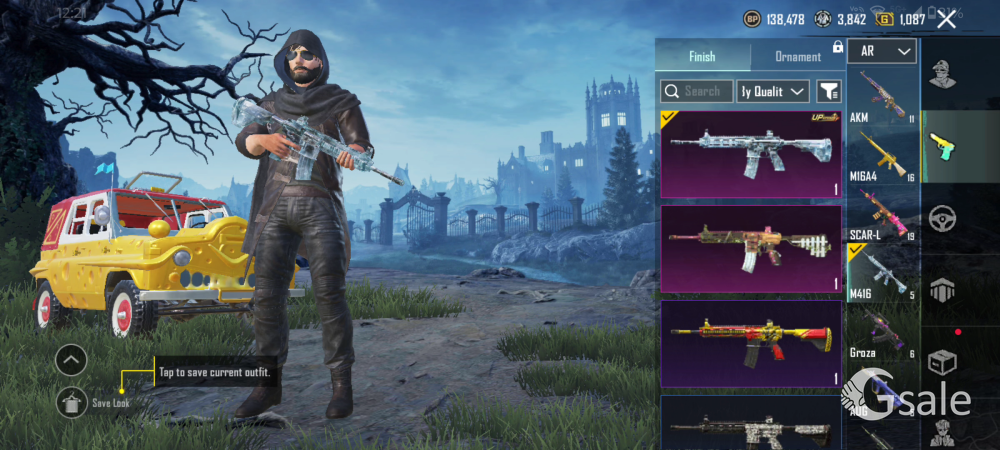Open the crate box category
Viewport: 1000px width, 450px height.
click(941, 361)
